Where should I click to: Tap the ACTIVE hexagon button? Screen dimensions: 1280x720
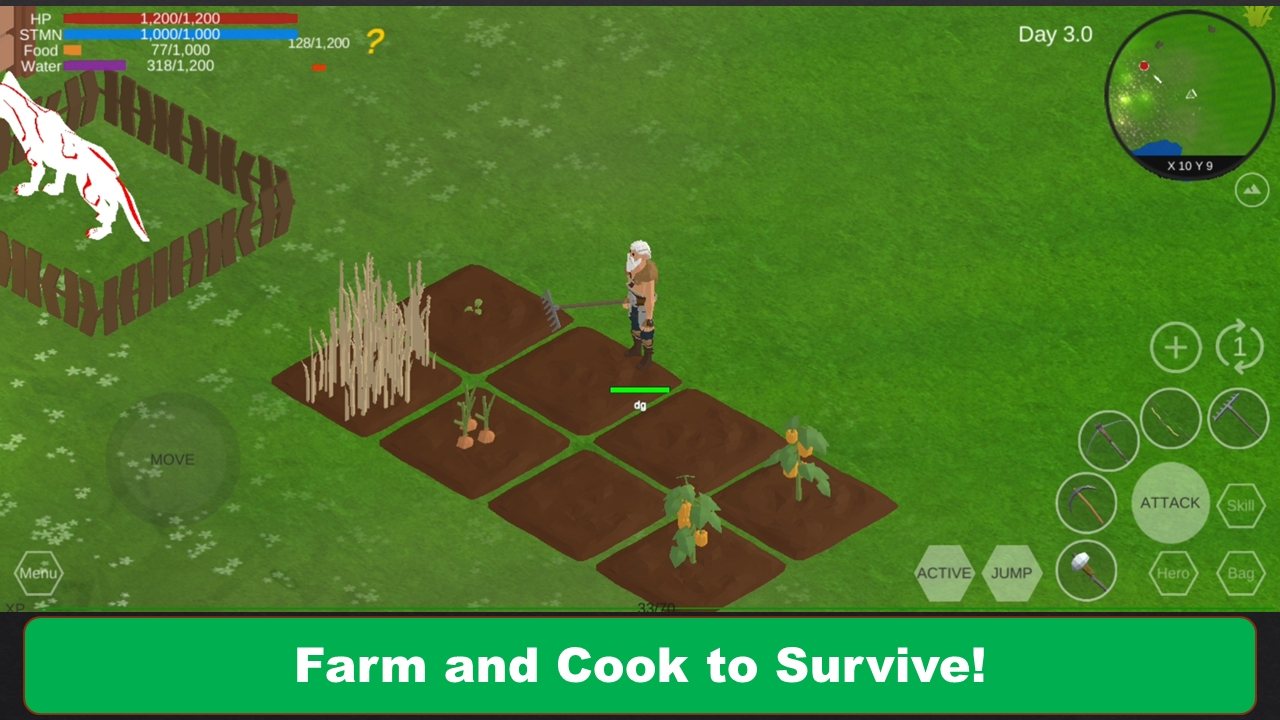(x=944, y=573)
